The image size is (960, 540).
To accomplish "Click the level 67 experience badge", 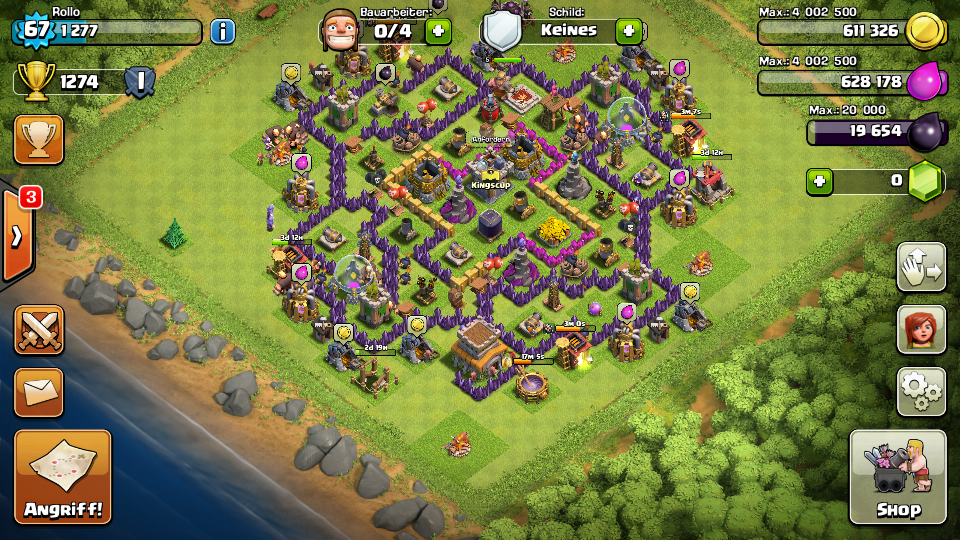I will pos(36,30).
